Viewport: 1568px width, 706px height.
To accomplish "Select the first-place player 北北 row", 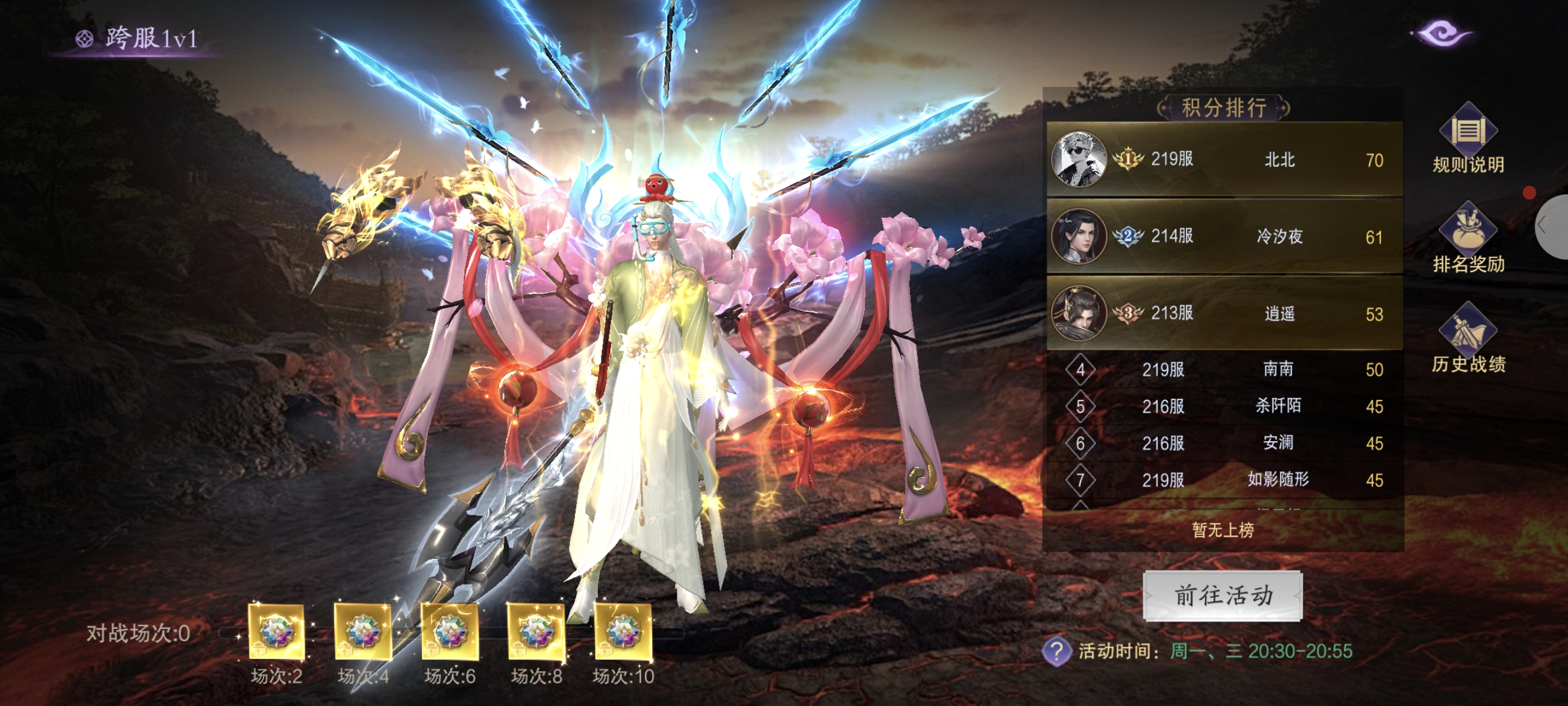I will tap(1224, 159).
